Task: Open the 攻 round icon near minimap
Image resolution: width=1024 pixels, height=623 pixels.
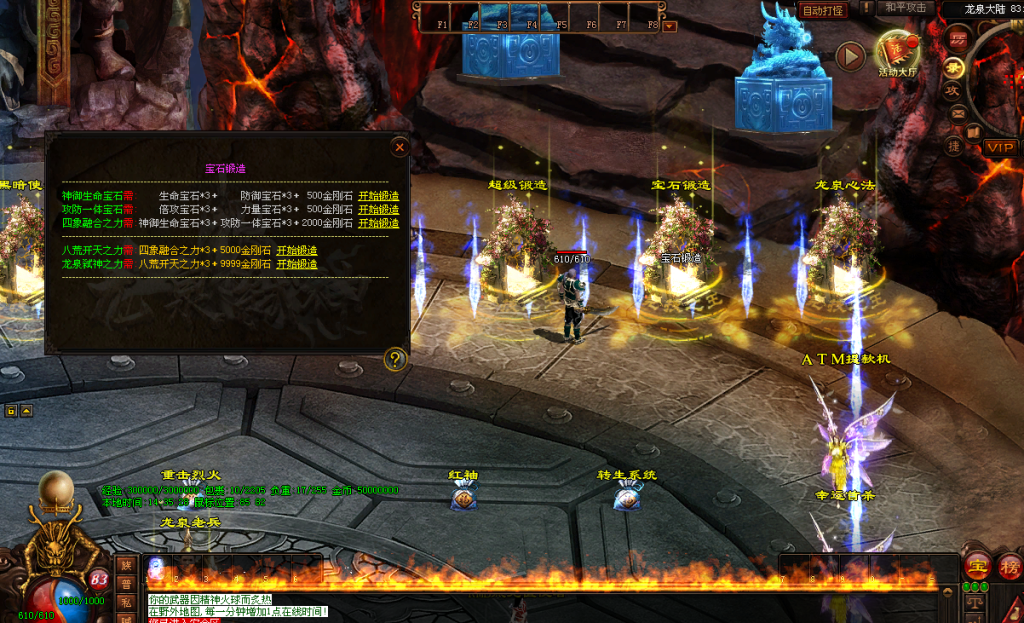Action: pyautogui.click(x=953, y=90)
